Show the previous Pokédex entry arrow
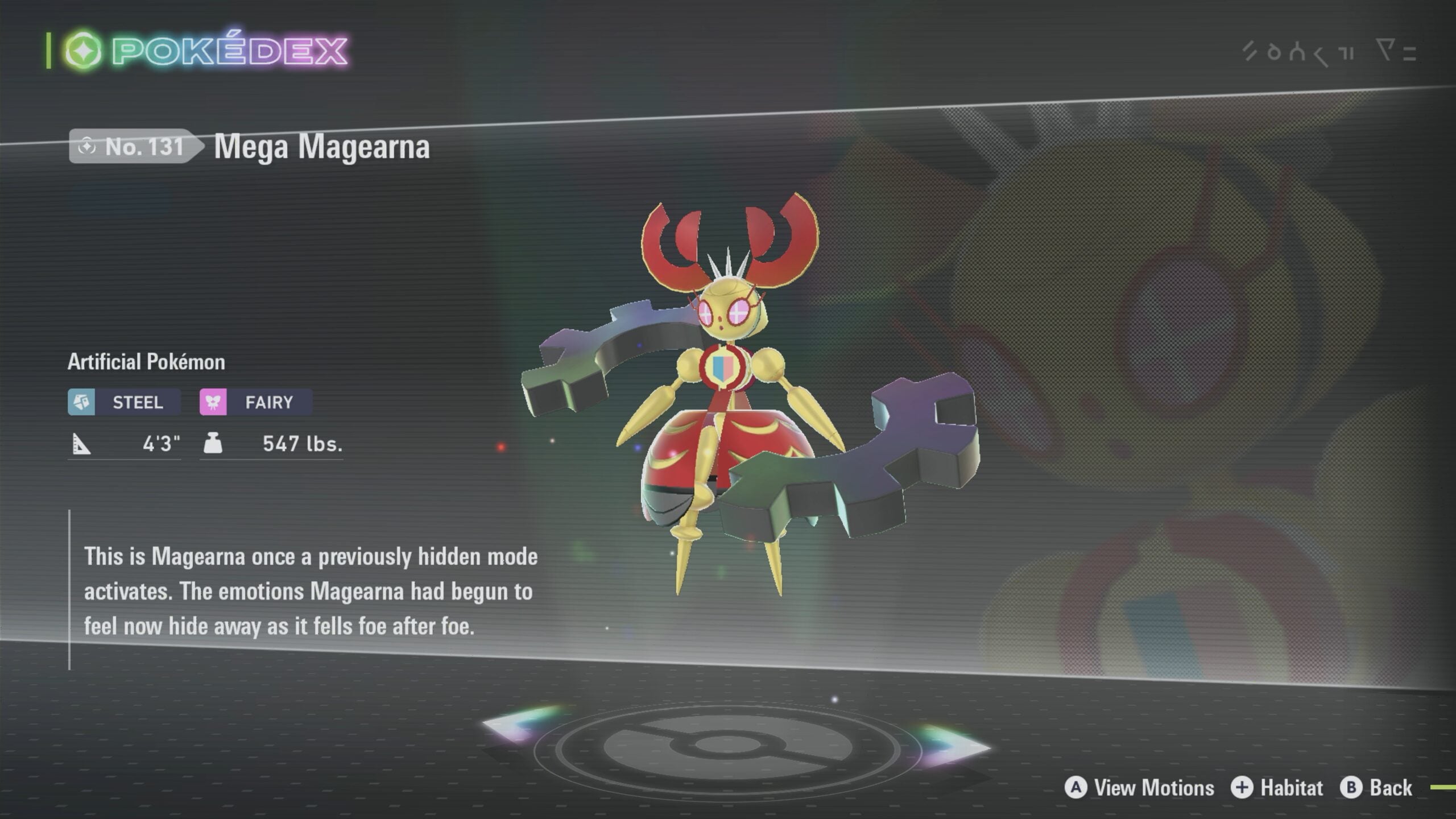Image resolution: width=1456 pixels, height=819 pixels. click(520, 725)
